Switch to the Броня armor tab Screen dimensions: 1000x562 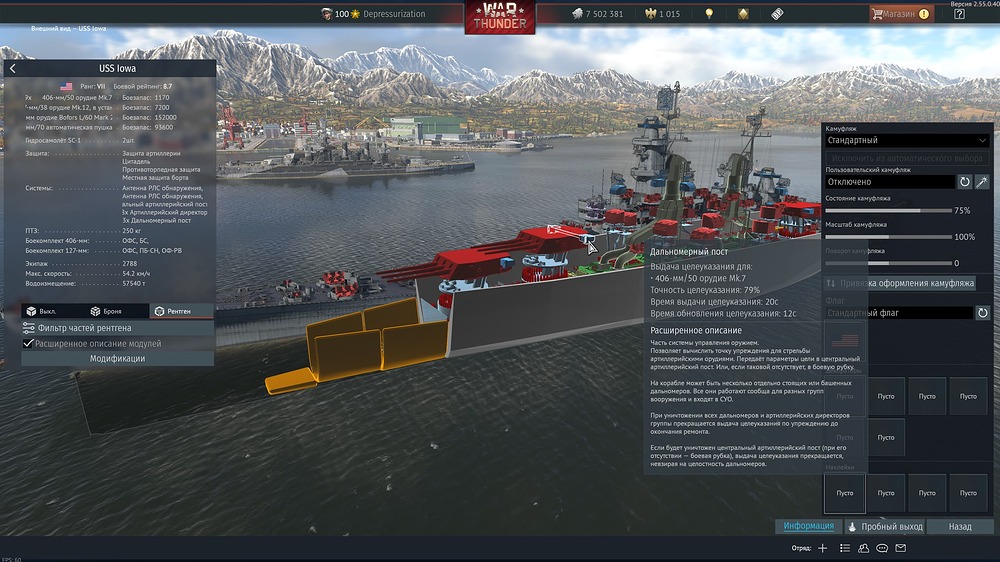(x=106, y=311)
